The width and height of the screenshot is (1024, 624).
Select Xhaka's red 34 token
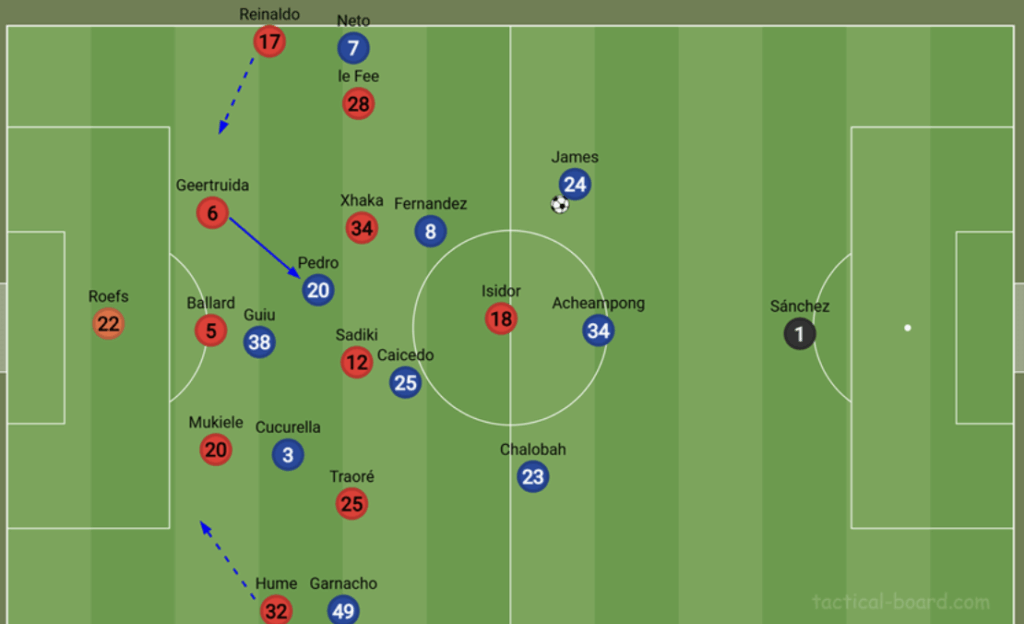click(362, 228)
